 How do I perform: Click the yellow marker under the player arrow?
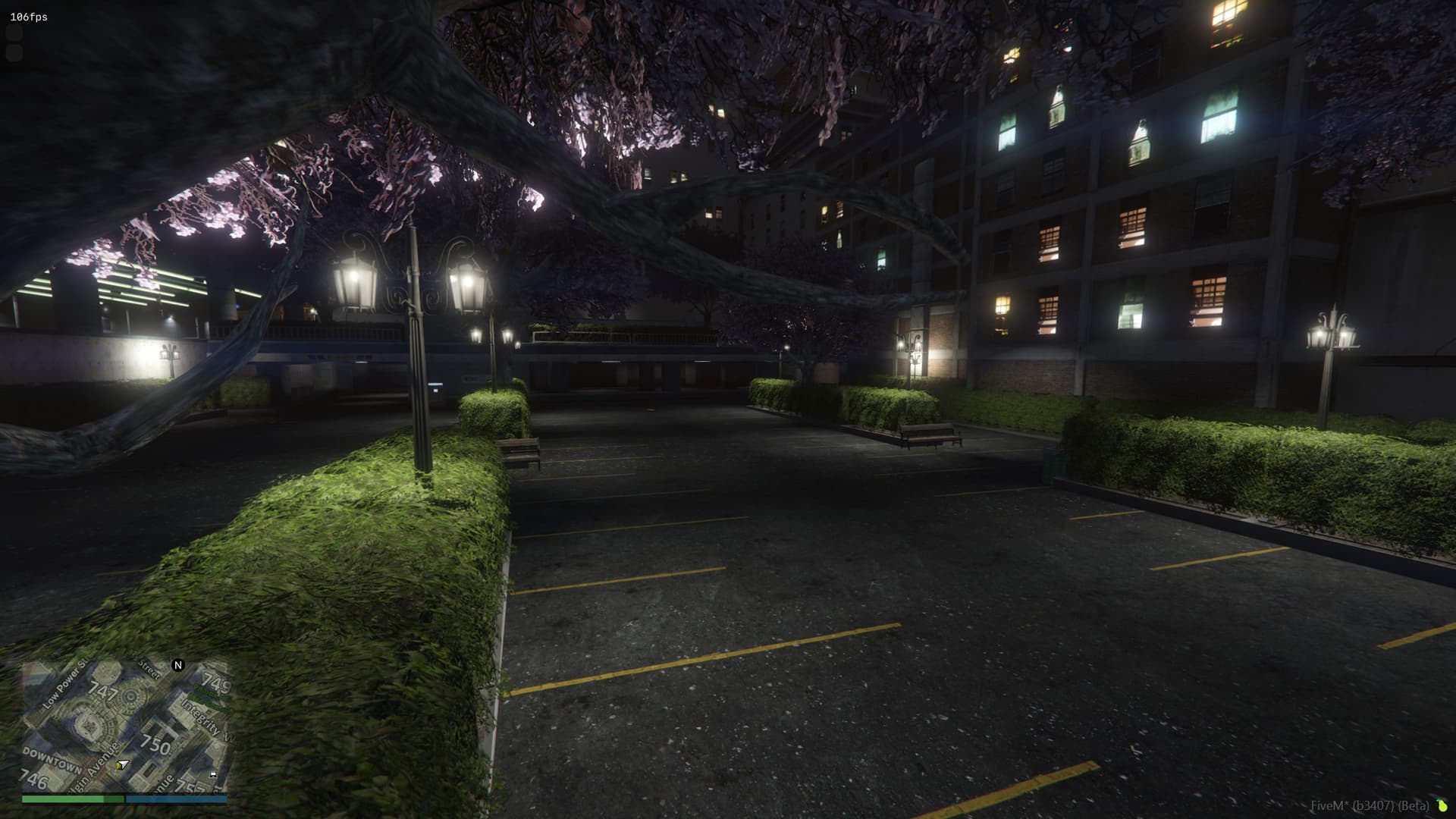[118, 766]
